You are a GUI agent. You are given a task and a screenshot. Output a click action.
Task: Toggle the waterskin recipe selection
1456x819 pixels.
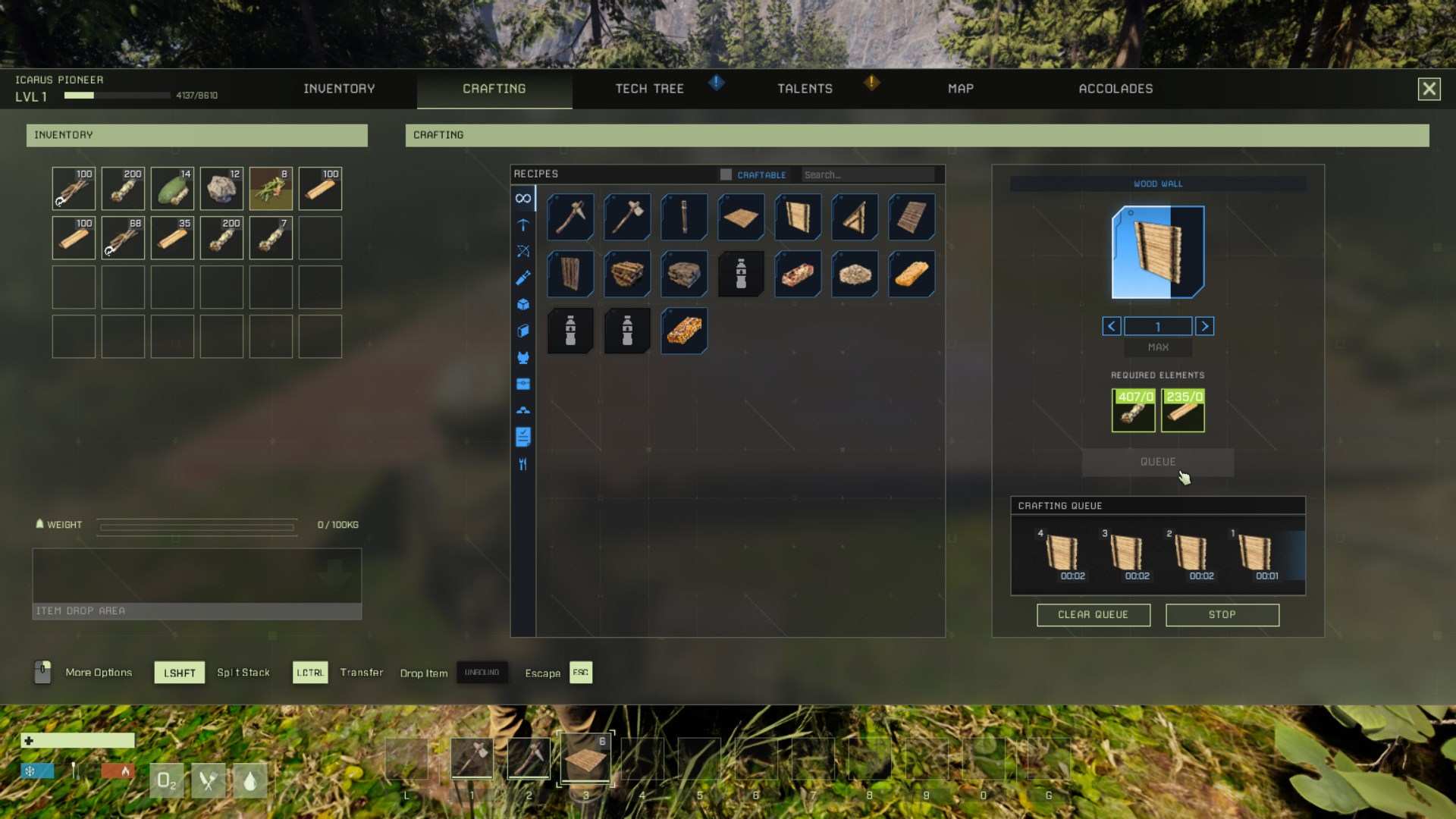[741, 275]
